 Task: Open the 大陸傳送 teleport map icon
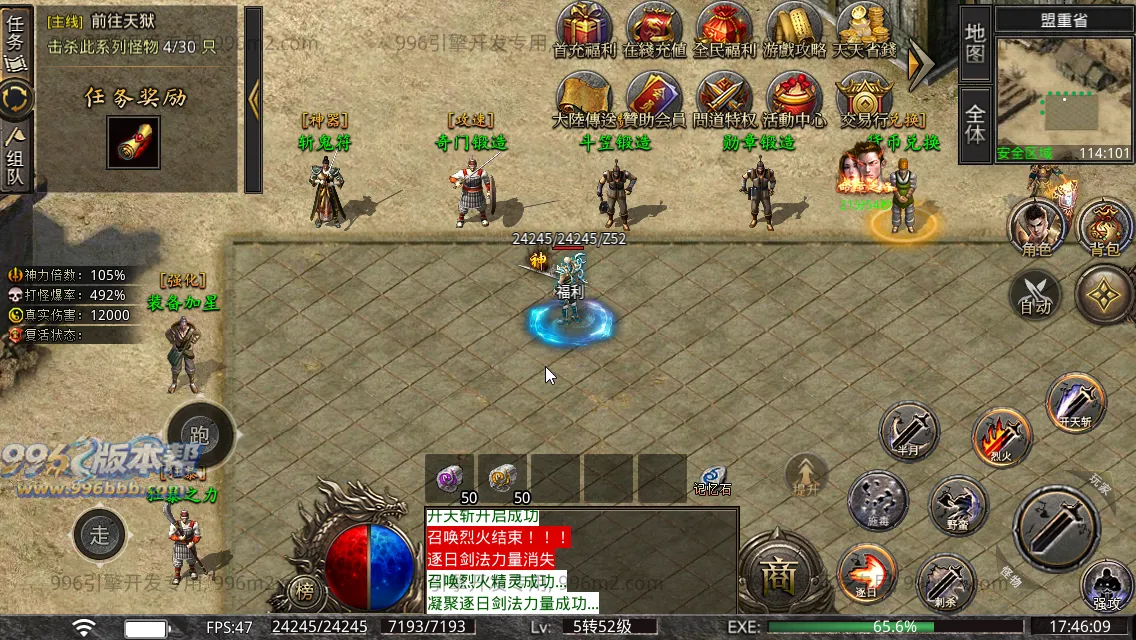click(x=584, y=98)
